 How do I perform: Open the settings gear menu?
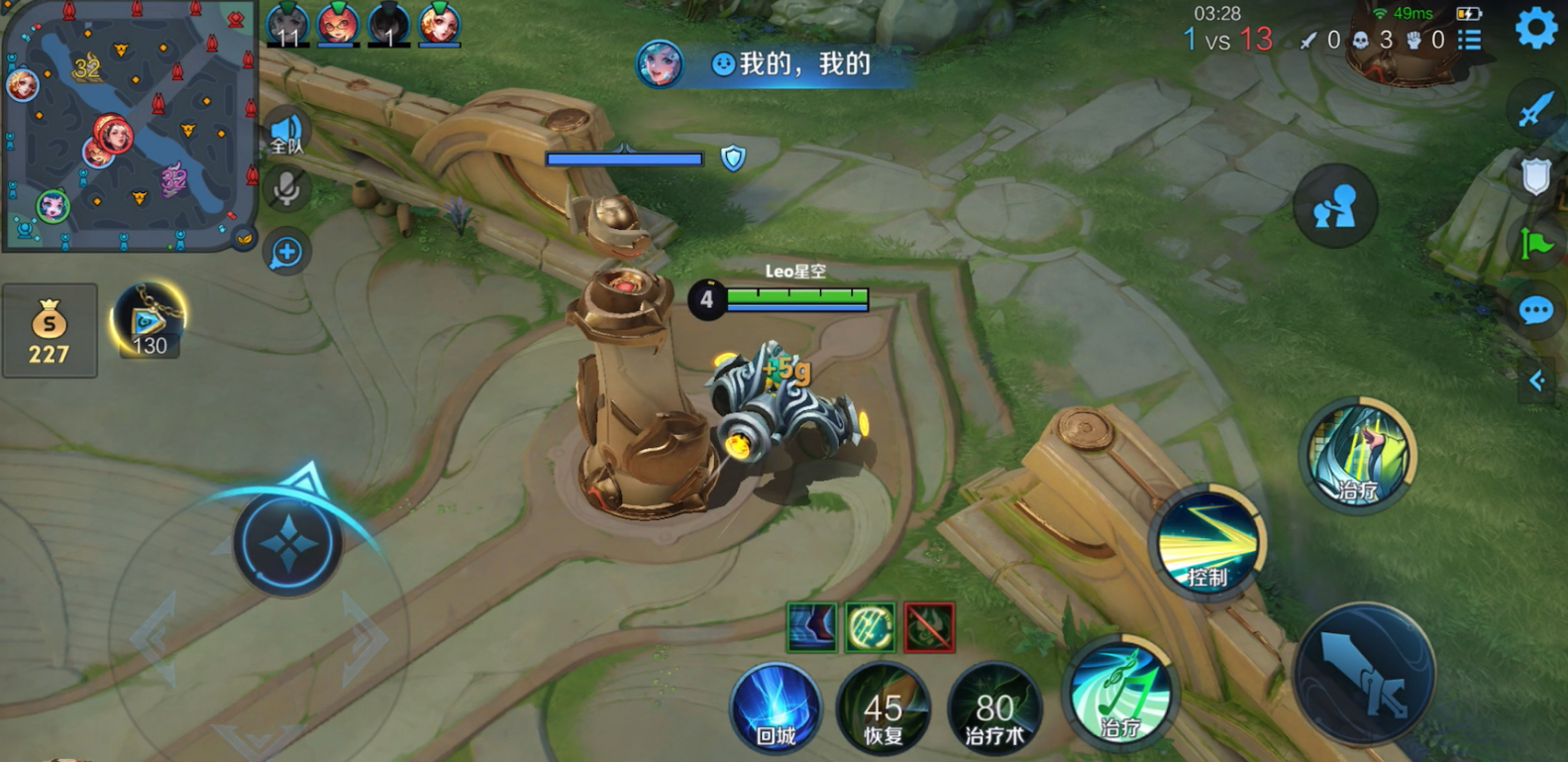[1535, 29]
